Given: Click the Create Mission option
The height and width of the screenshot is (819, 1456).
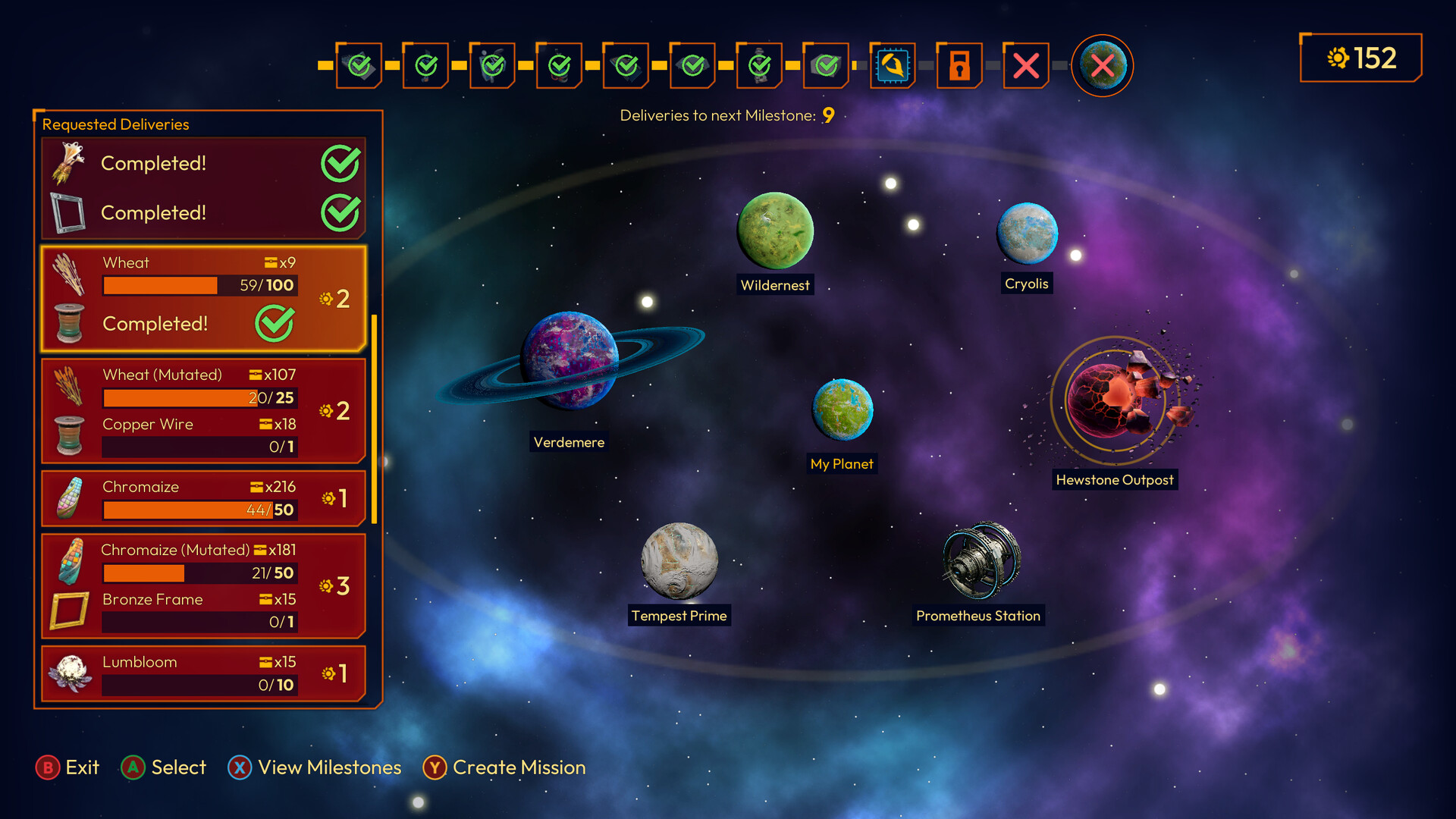Looking at the screenshot, I should [504, 767].
